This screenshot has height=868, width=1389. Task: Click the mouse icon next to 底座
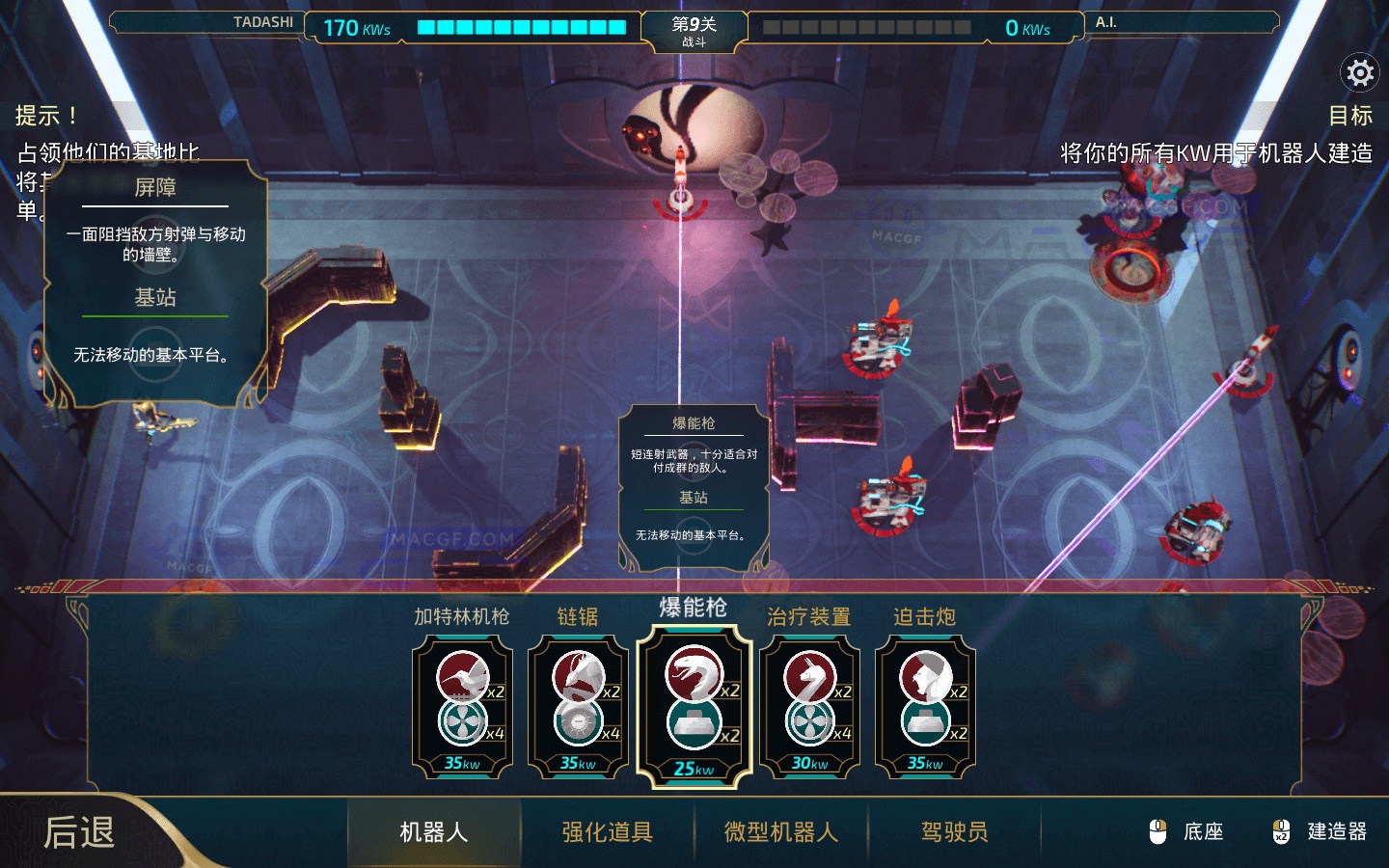[x=1157, y=830]
